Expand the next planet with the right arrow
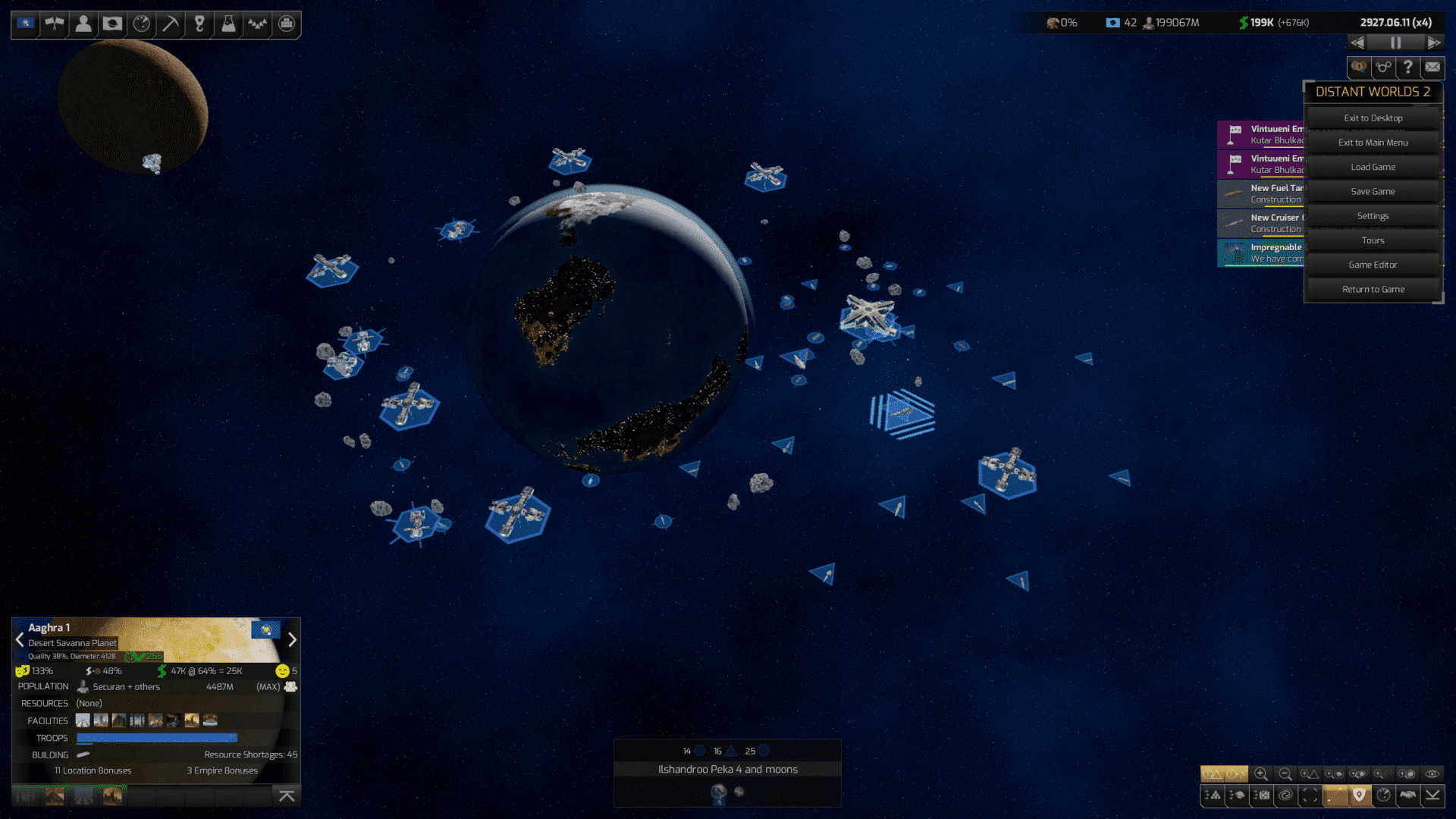 (x=293, y=639)
